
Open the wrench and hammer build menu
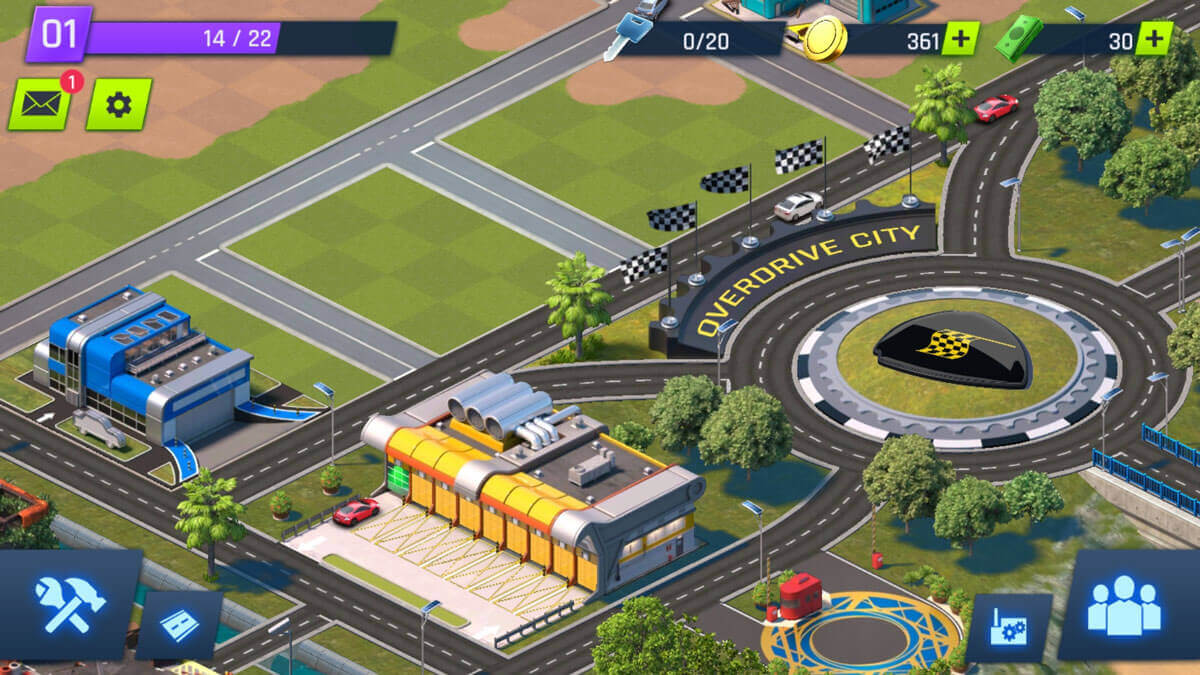69,604
